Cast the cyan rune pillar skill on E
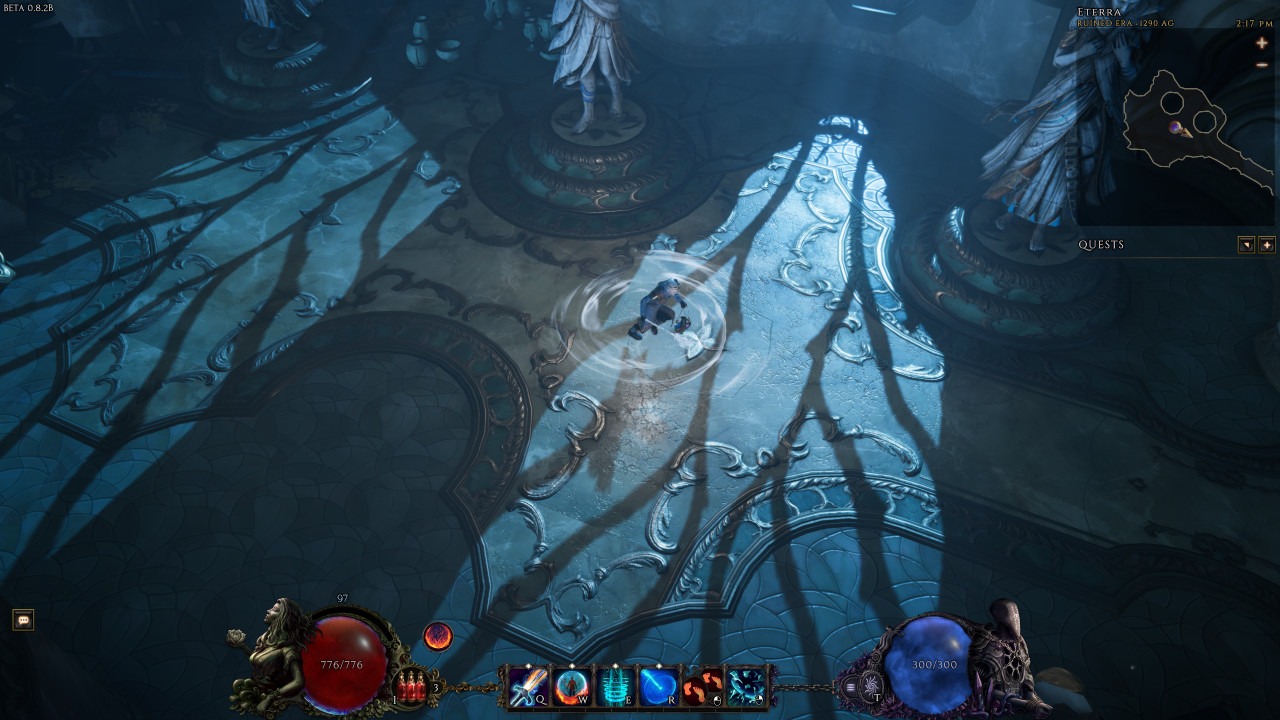Screen dimensions: 1280x720 (613, 686)
